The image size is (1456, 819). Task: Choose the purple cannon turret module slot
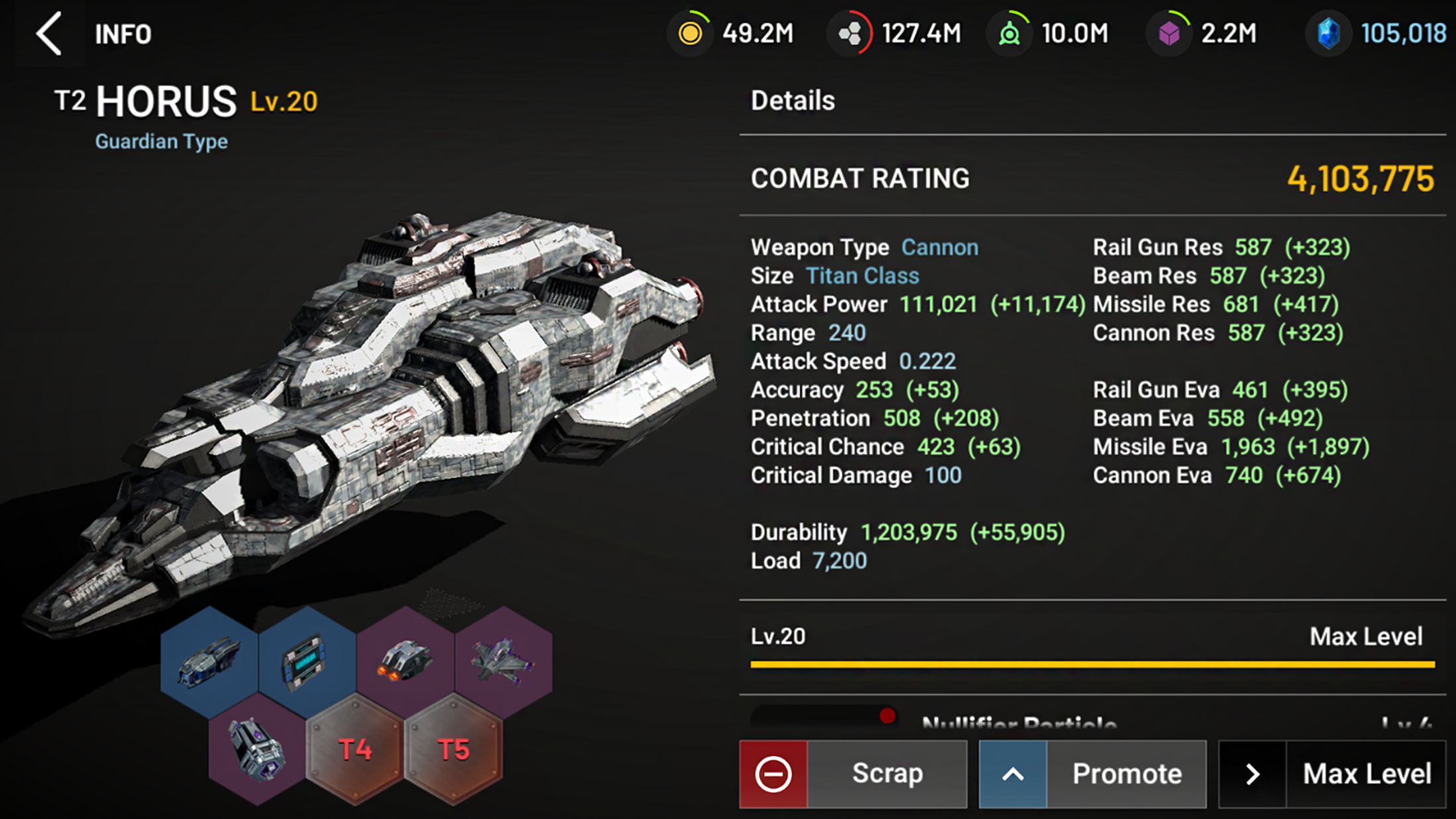(x=257, y=750)
